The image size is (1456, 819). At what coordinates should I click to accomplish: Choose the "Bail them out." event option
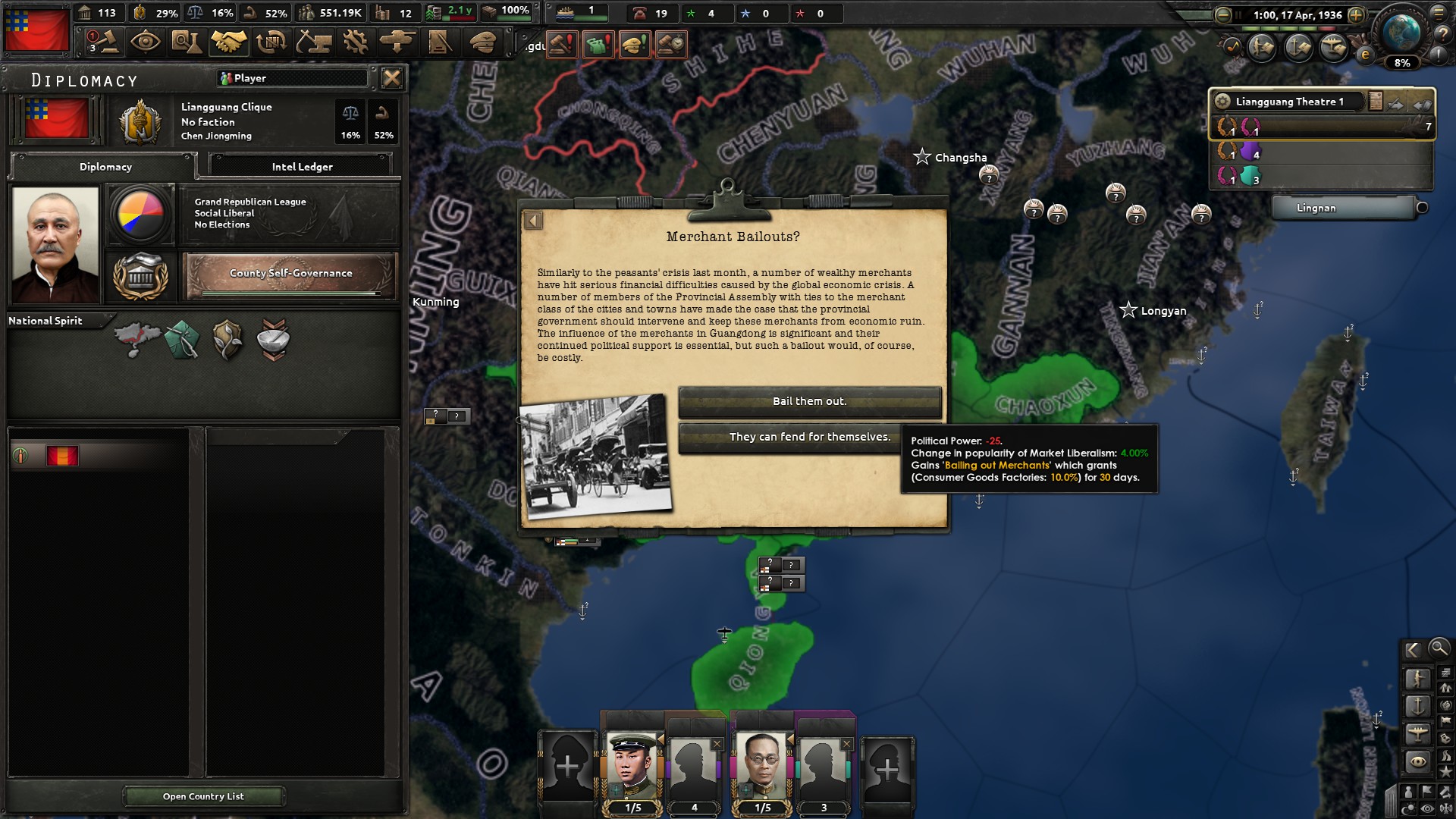click(809, 401)
